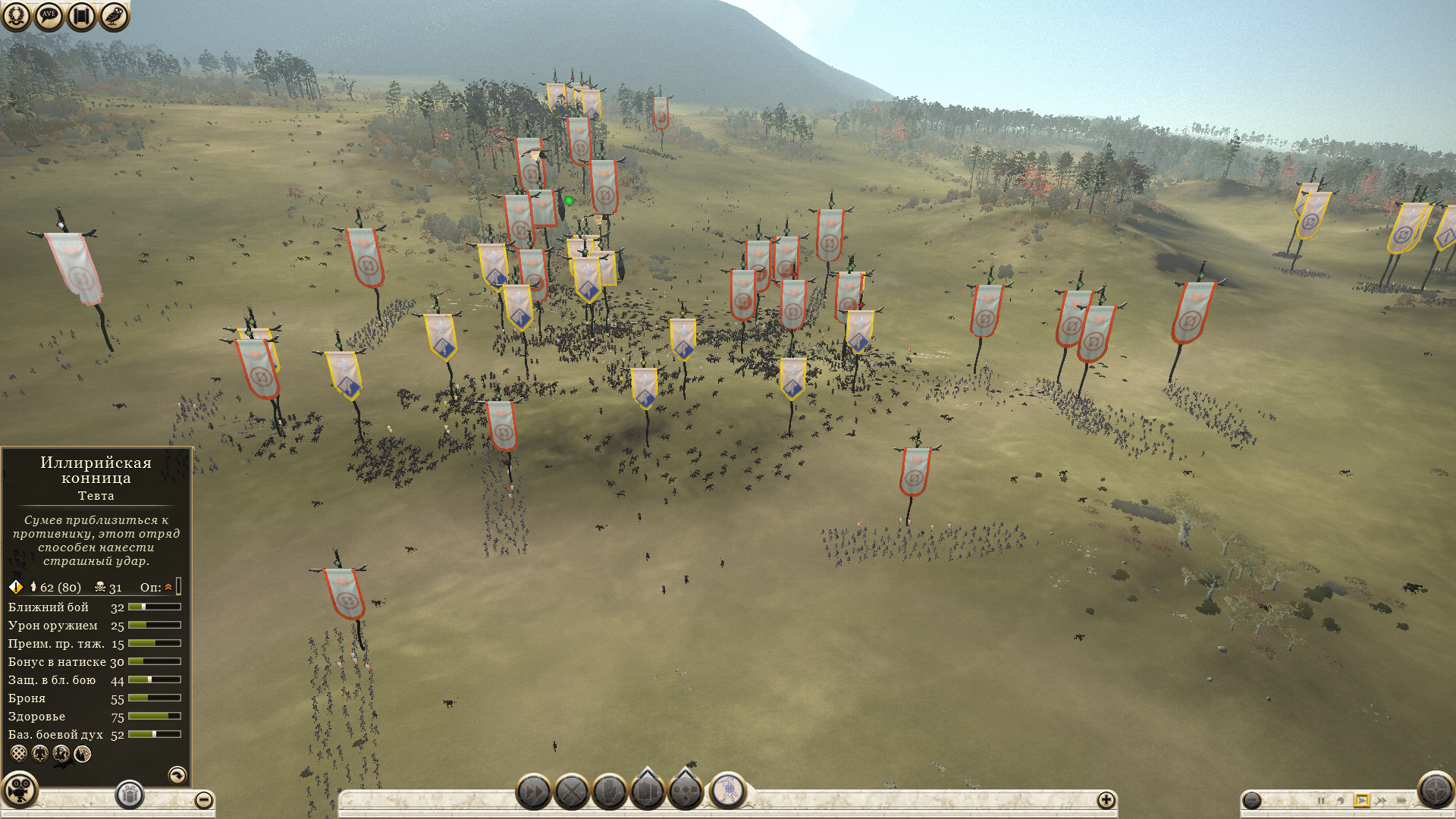Click the raised hand halt order

610,793
